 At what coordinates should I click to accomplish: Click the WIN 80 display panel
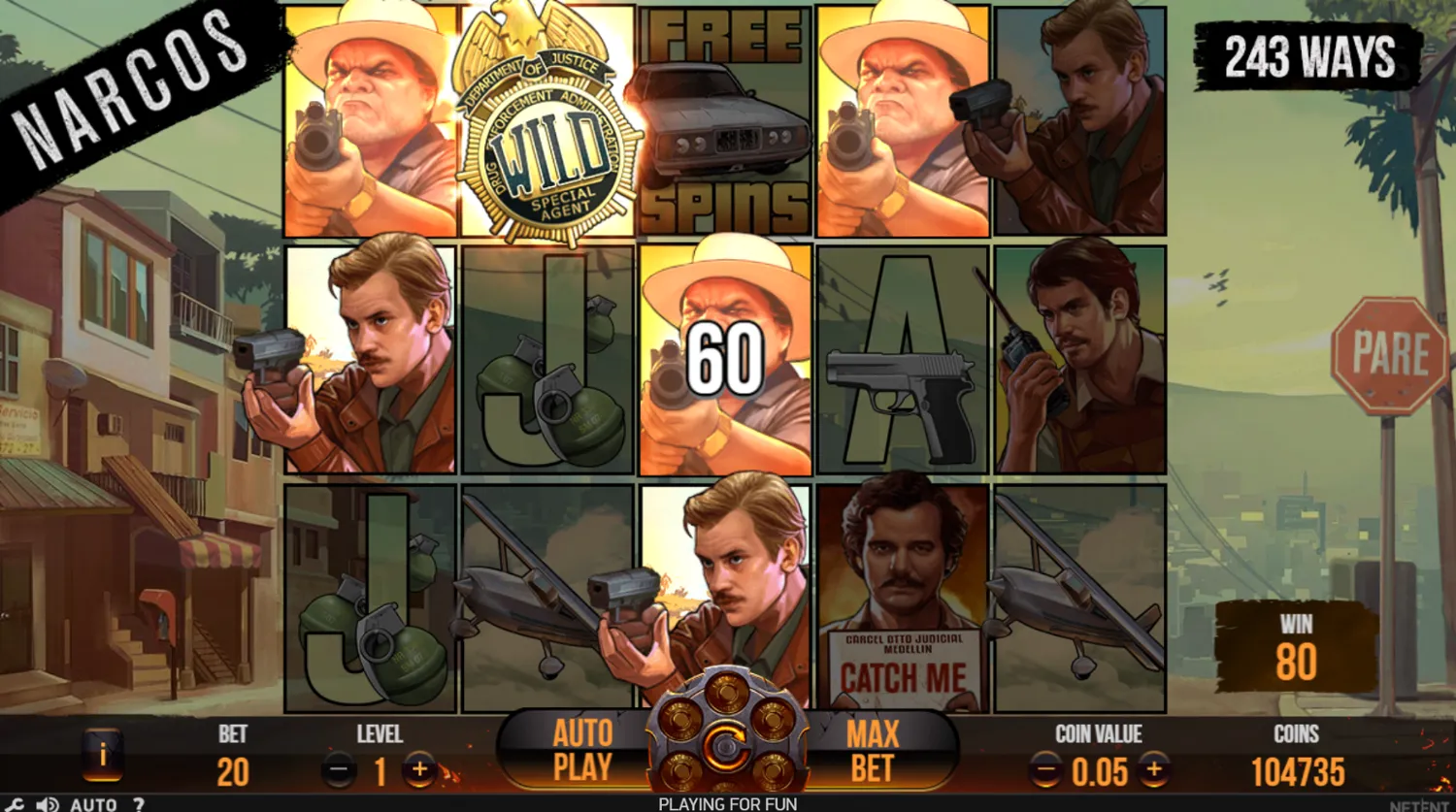(x=1295, y=645)
